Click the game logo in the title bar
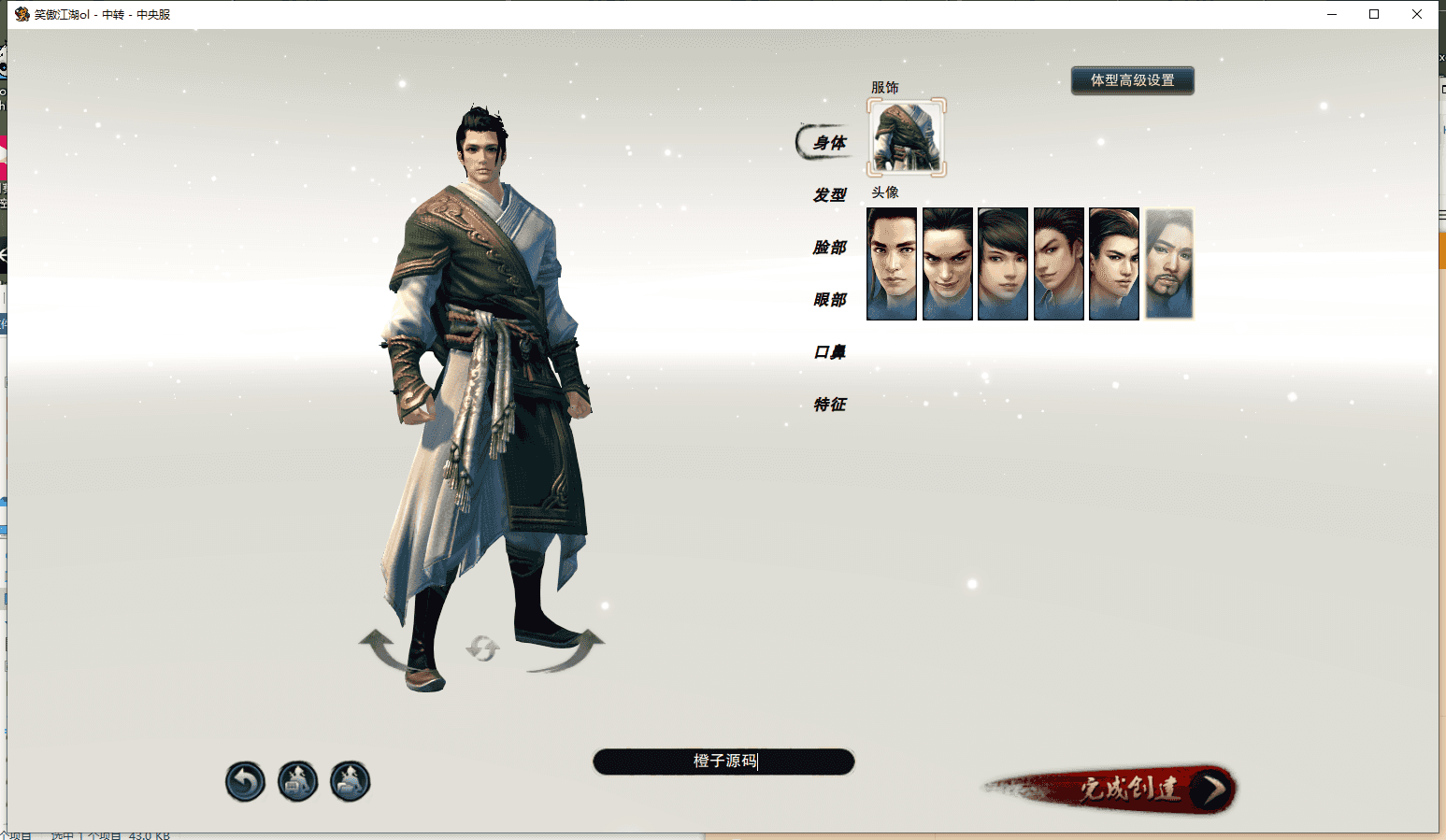The height and width of the screenshot is (840, 1446). (21, 13)
